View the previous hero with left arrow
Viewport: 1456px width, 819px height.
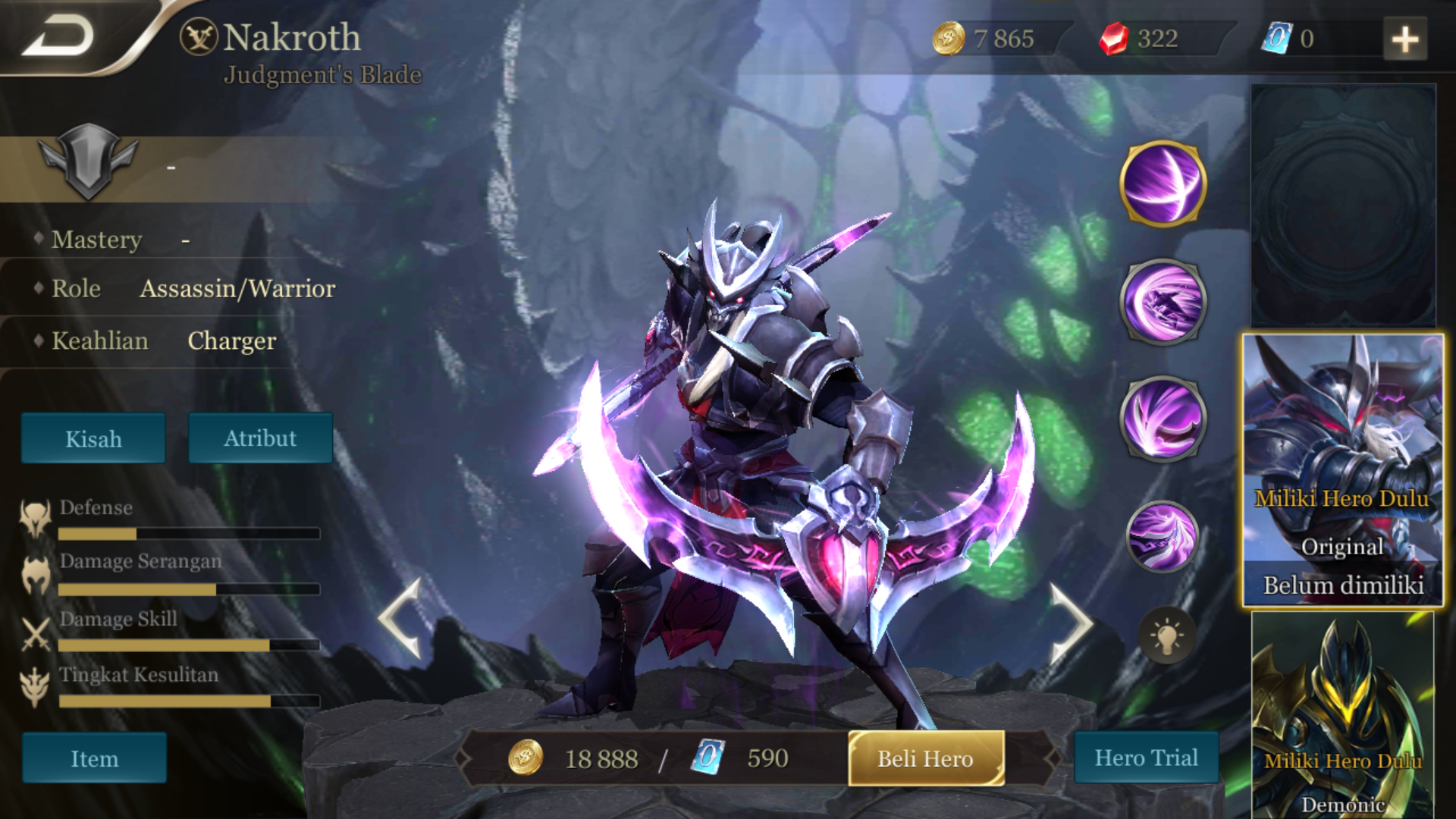[401, 618]
